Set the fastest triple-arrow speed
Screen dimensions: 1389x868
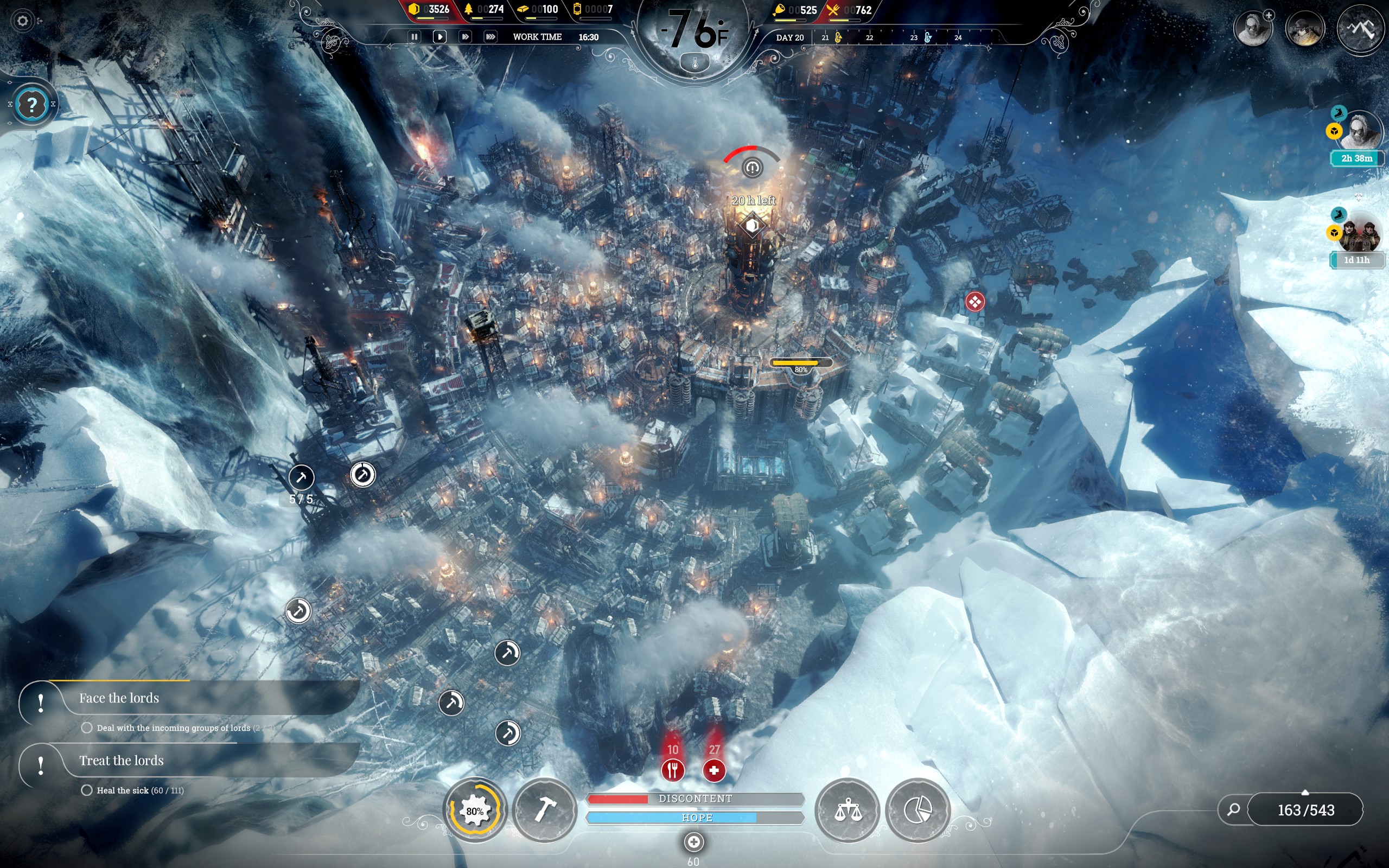pos(490,37)
